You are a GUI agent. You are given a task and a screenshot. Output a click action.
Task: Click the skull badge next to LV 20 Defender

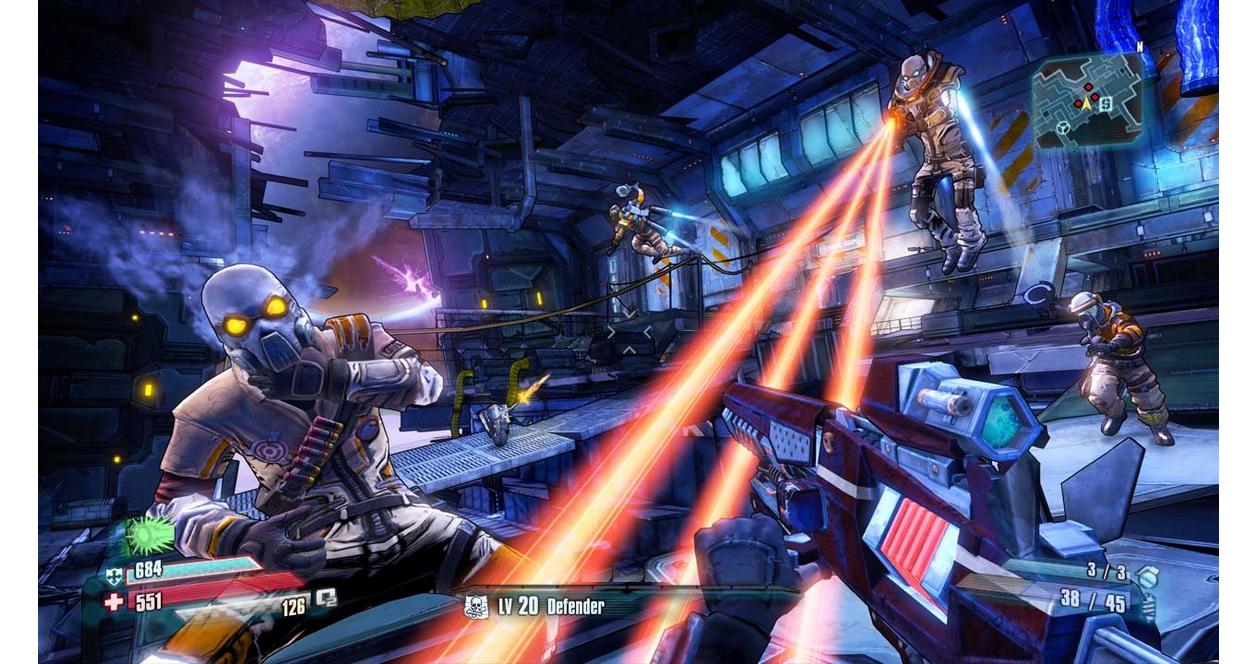tap(477, 606)
